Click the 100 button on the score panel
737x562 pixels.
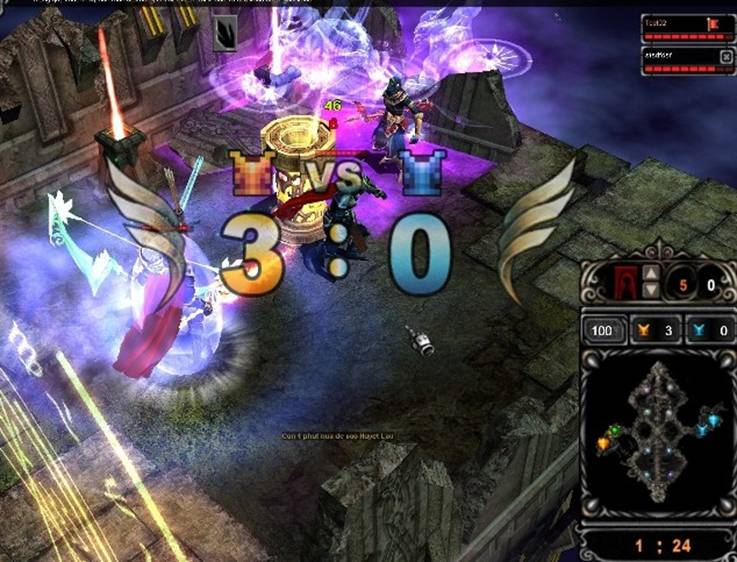tap(601, 330)
